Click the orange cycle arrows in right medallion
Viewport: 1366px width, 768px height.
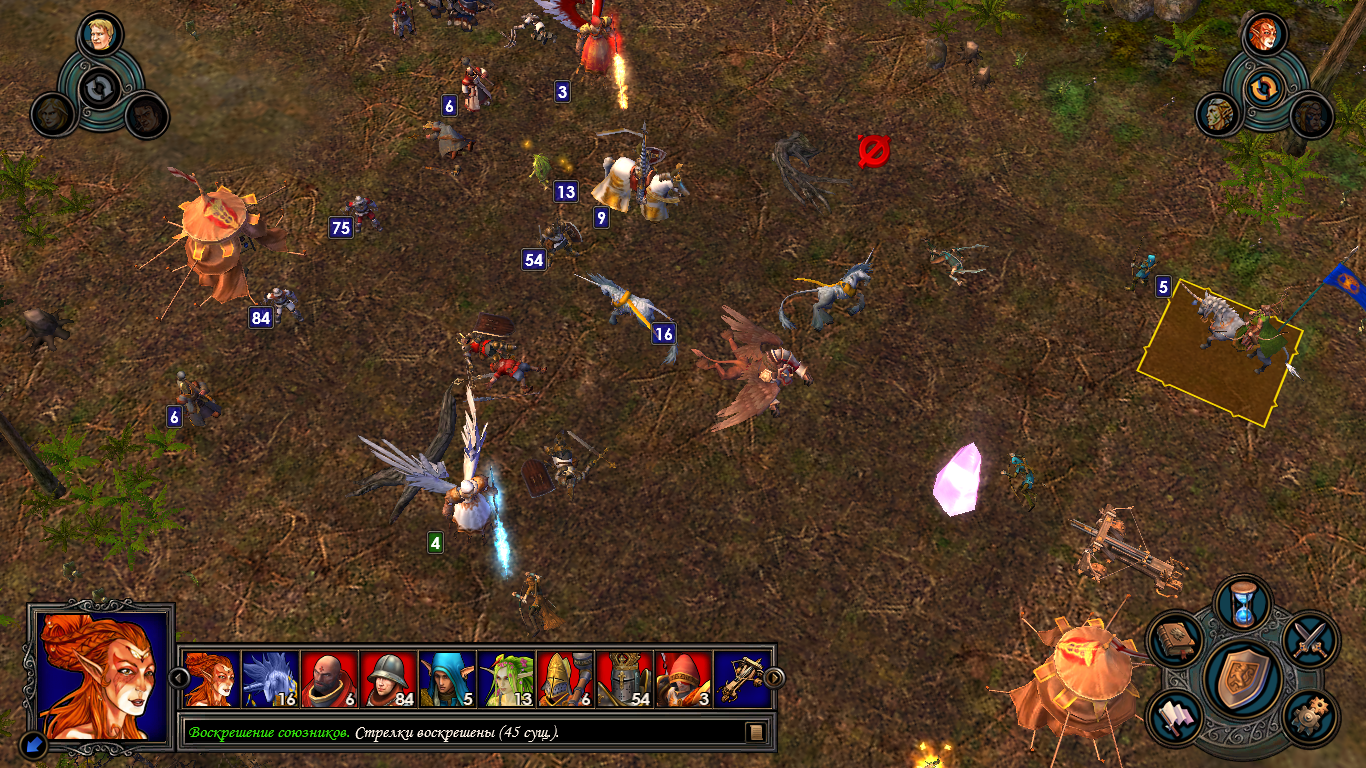(1265, 86)
